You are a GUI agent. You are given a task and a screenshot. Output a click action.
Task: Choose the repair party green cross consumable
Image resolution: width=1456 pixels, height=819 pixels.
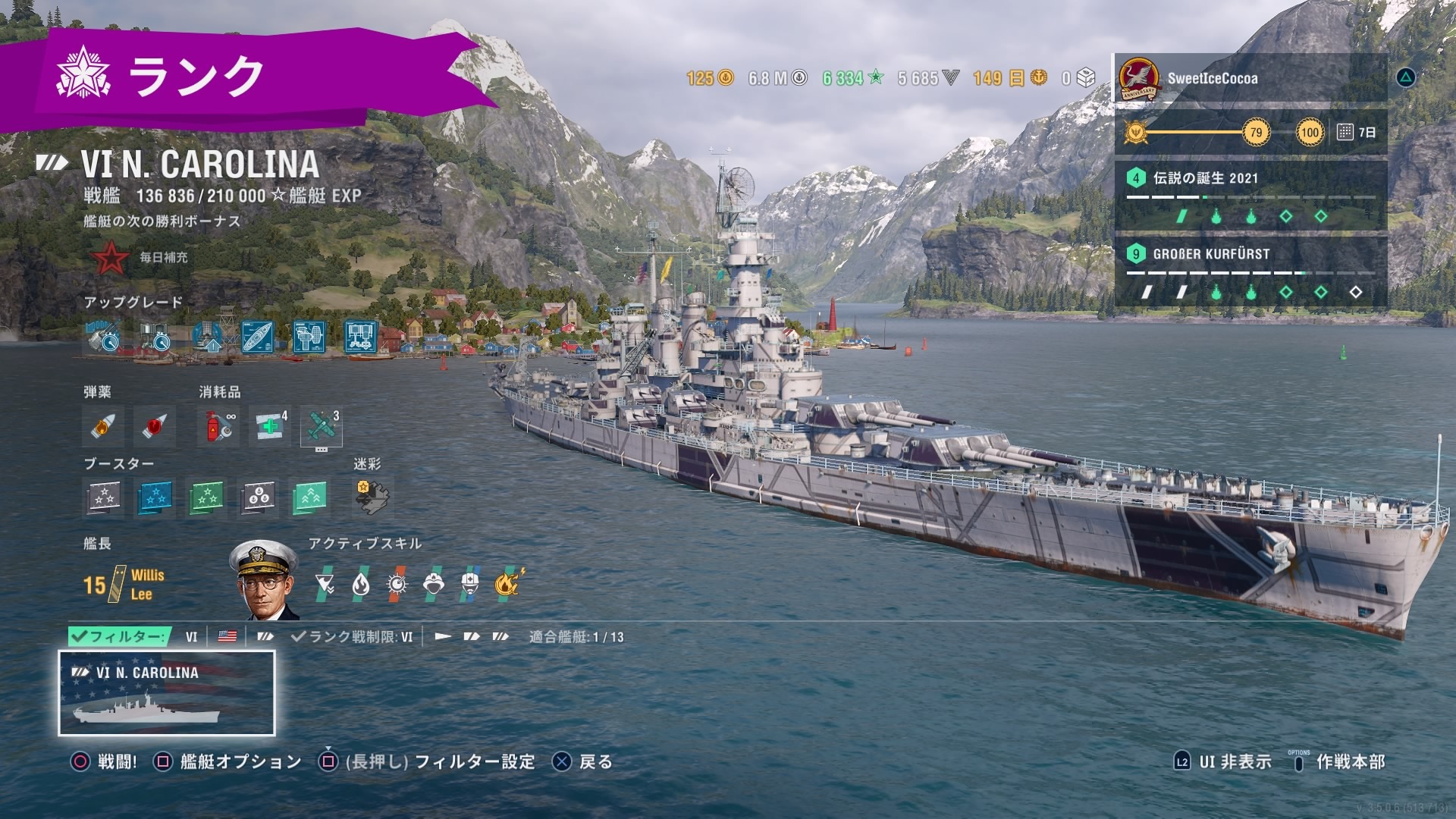click(x=270, y=426)
